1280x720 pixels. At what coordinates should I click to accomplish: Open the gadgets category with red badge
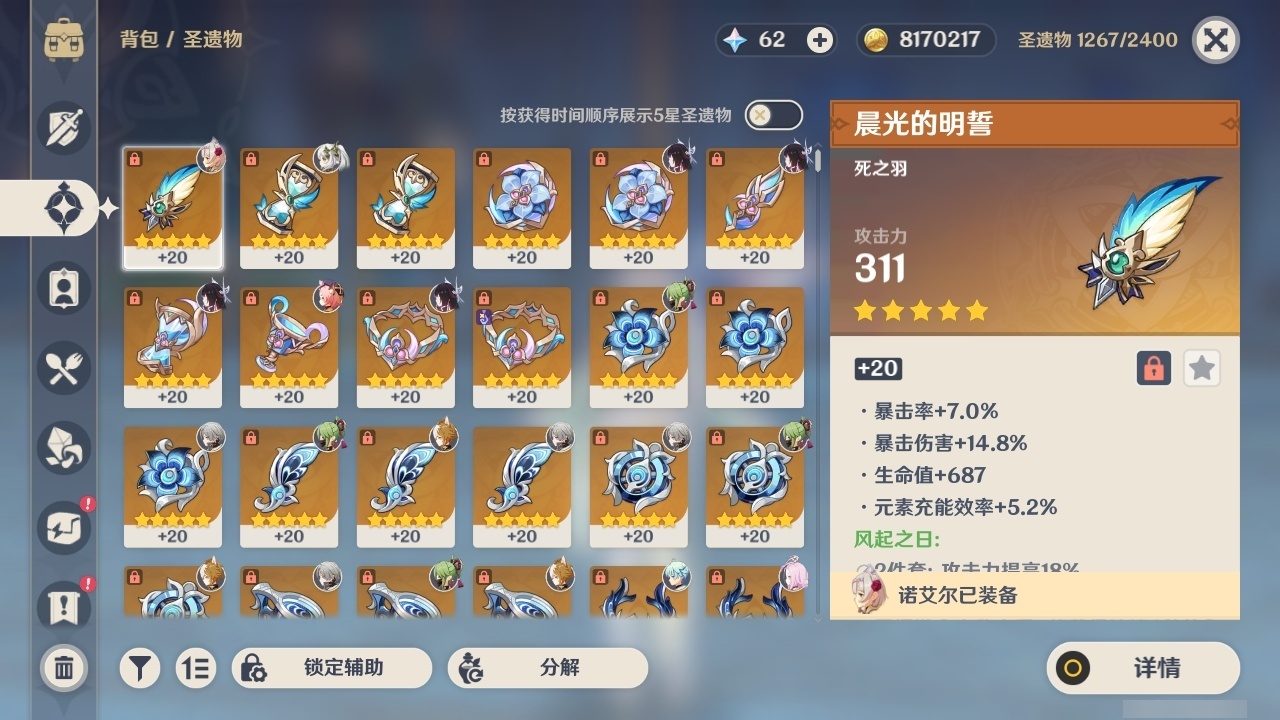pyautogui.click(x=63, y=528)
